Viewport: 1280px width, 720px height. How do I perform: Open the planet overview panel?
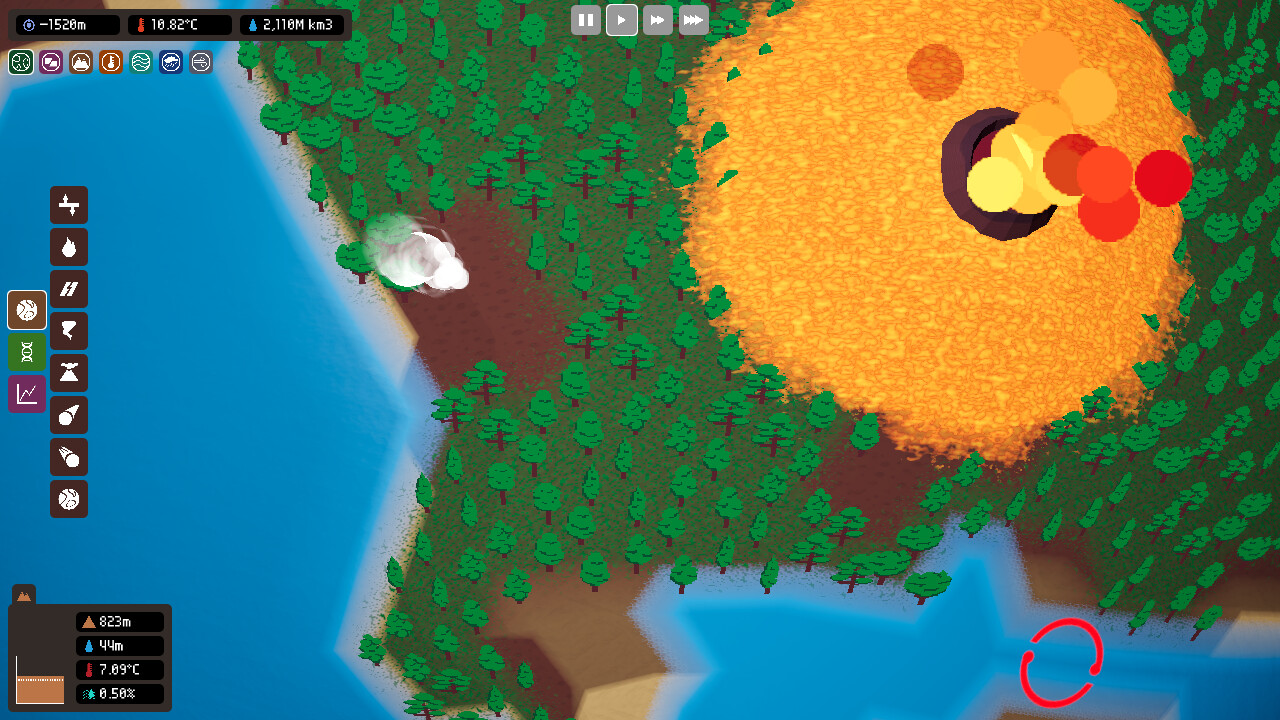[x=26, y=310]
